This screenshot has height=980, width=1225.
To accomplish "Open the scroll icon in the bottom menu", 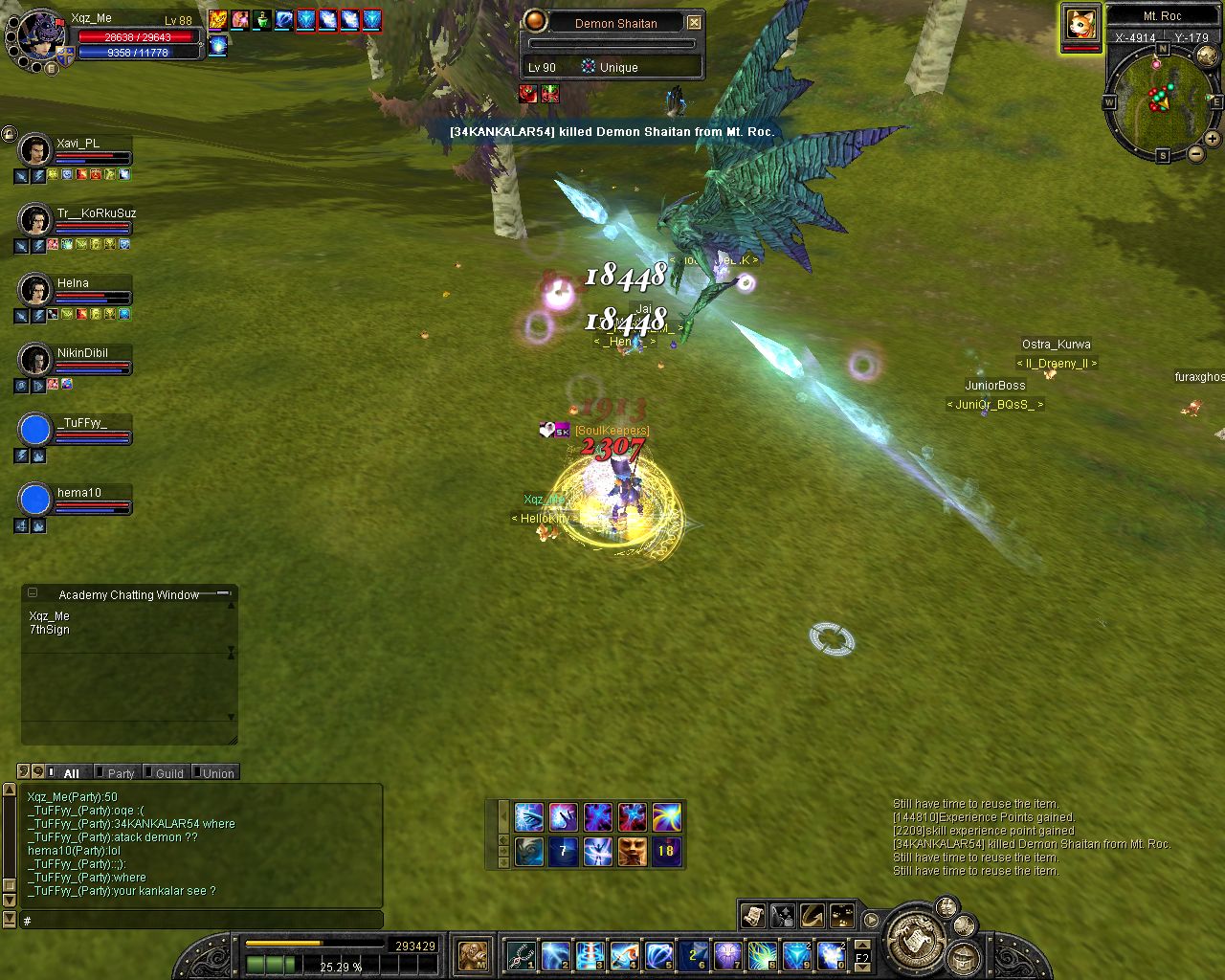I will (752, 916).
